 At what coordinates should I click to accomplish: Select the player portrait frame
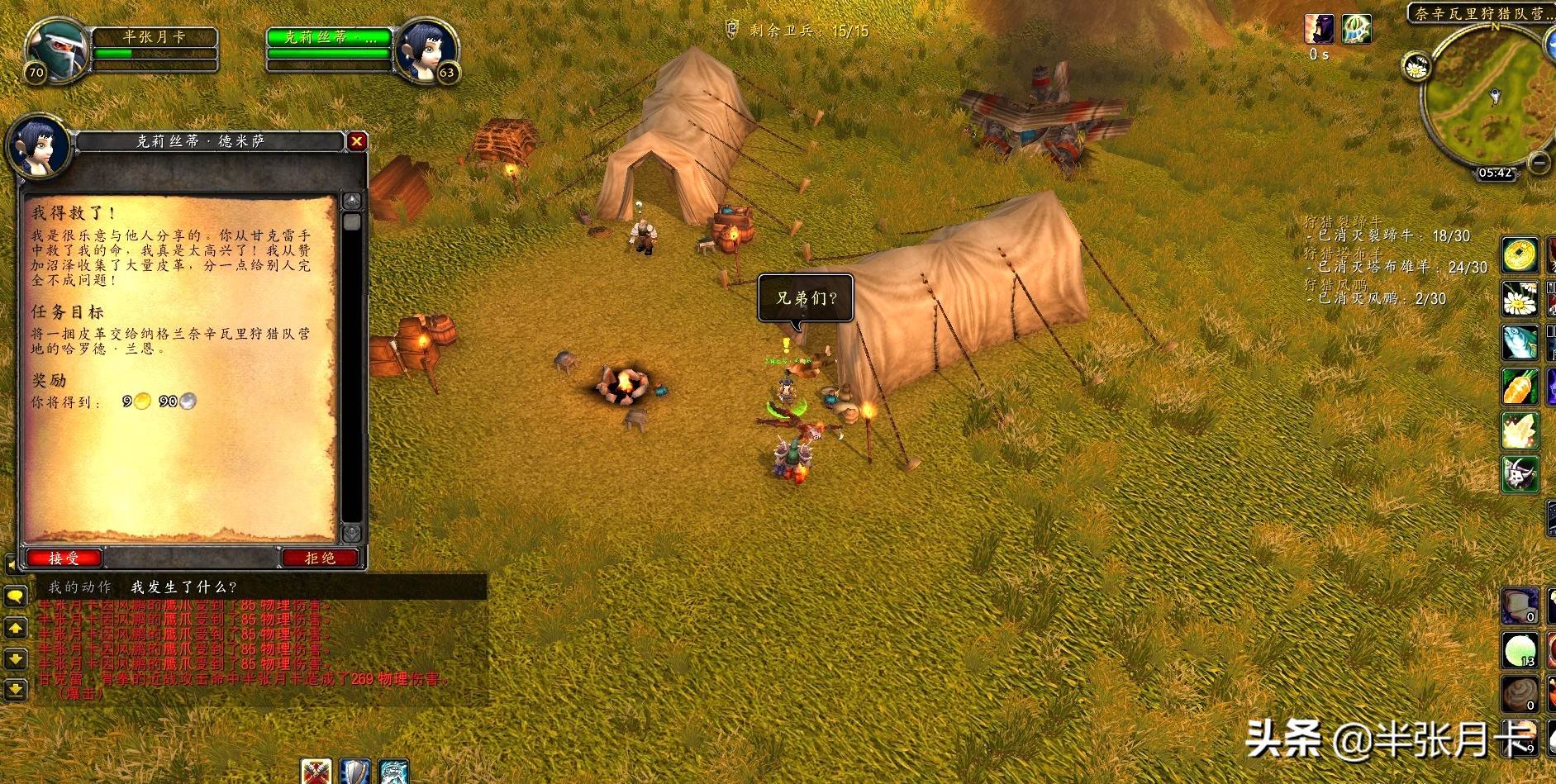[56, 50]
